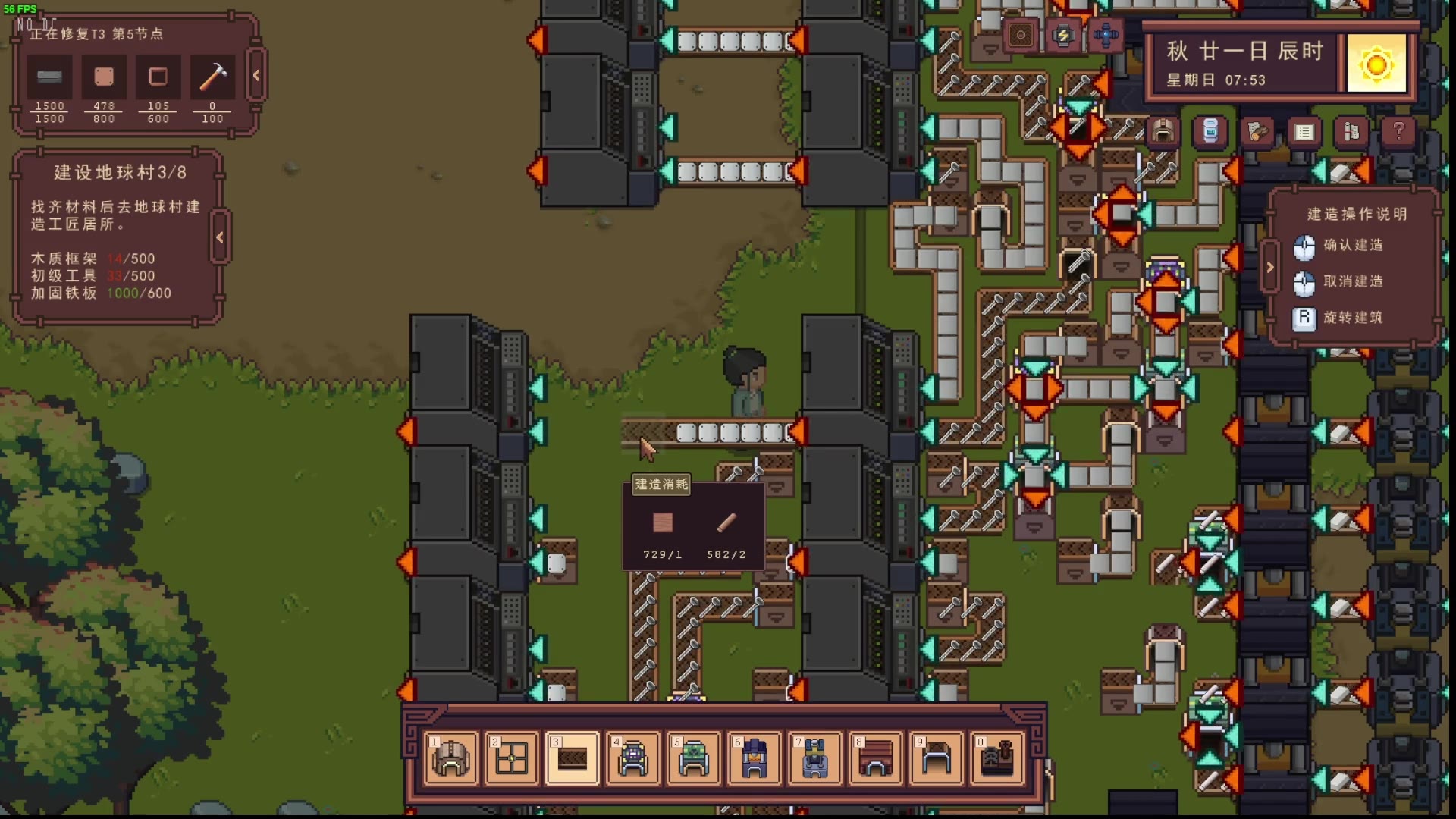Screen dimensions: 1456x819
Task: Select hotbar slot 1 furnace building
Action: (x=451, y=758)
